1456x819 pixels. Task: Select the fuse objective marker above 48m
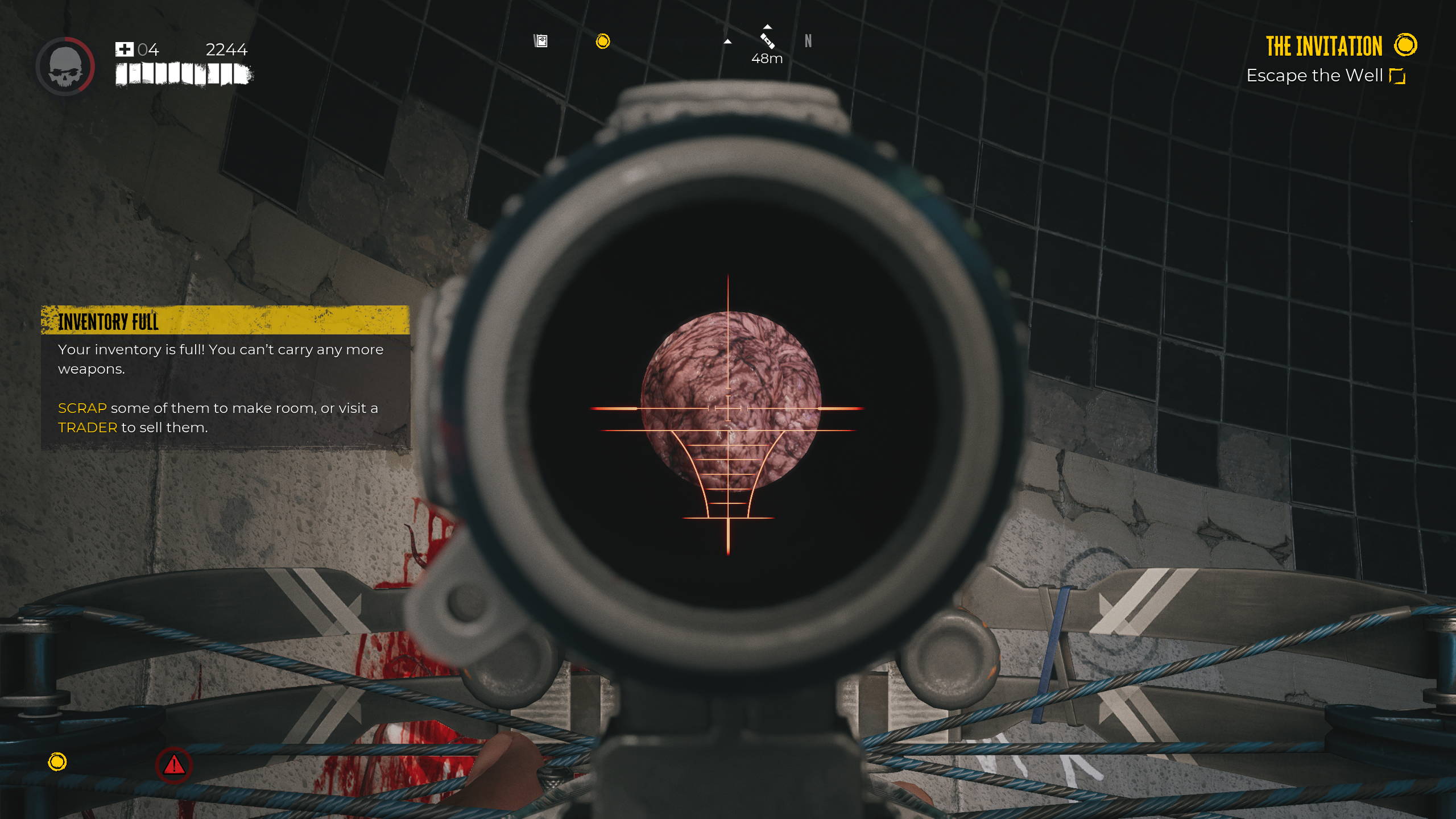click(767, 41)
